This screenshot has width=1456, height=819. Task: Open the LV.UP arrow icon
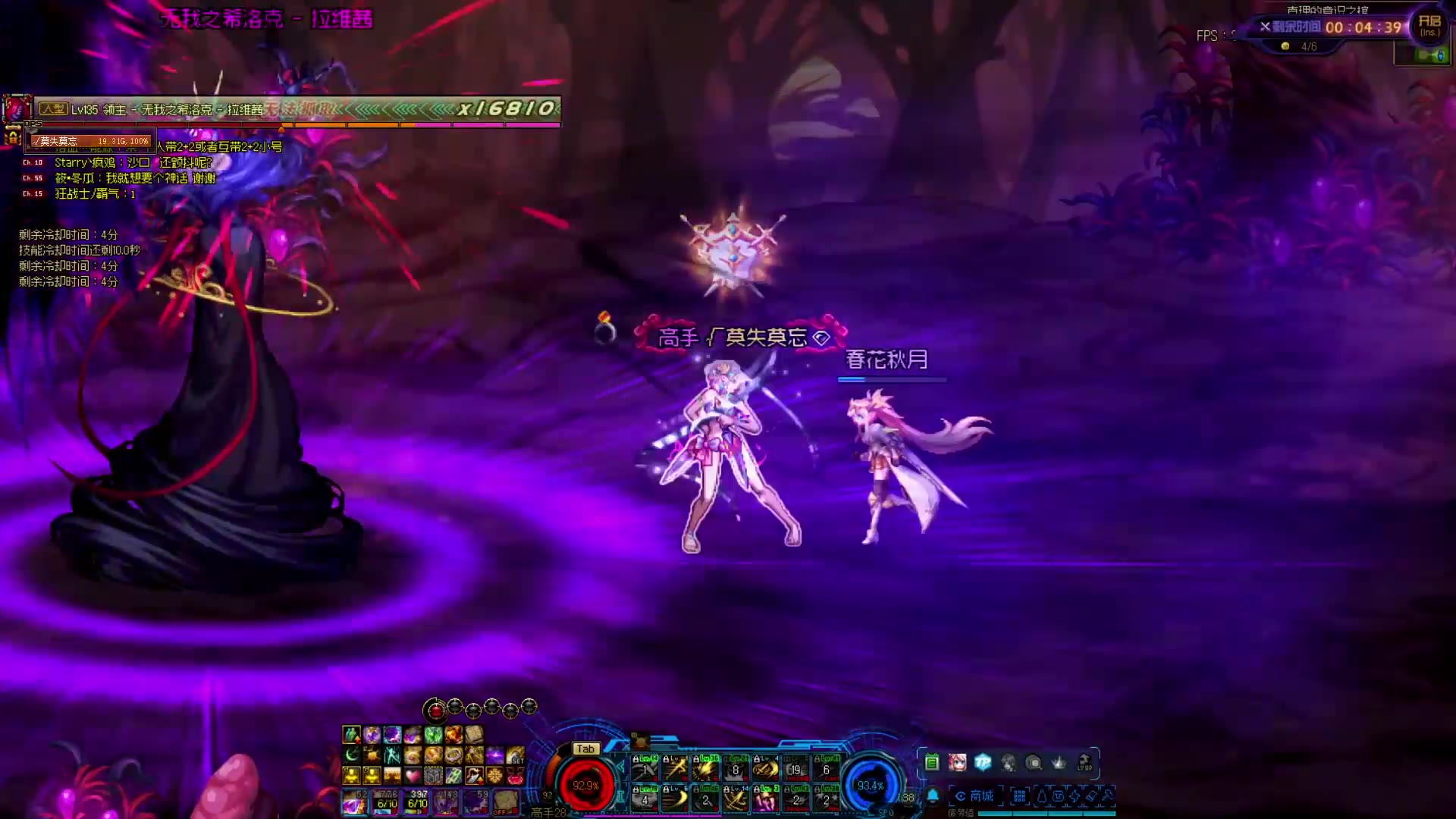tap(1084, 763)
